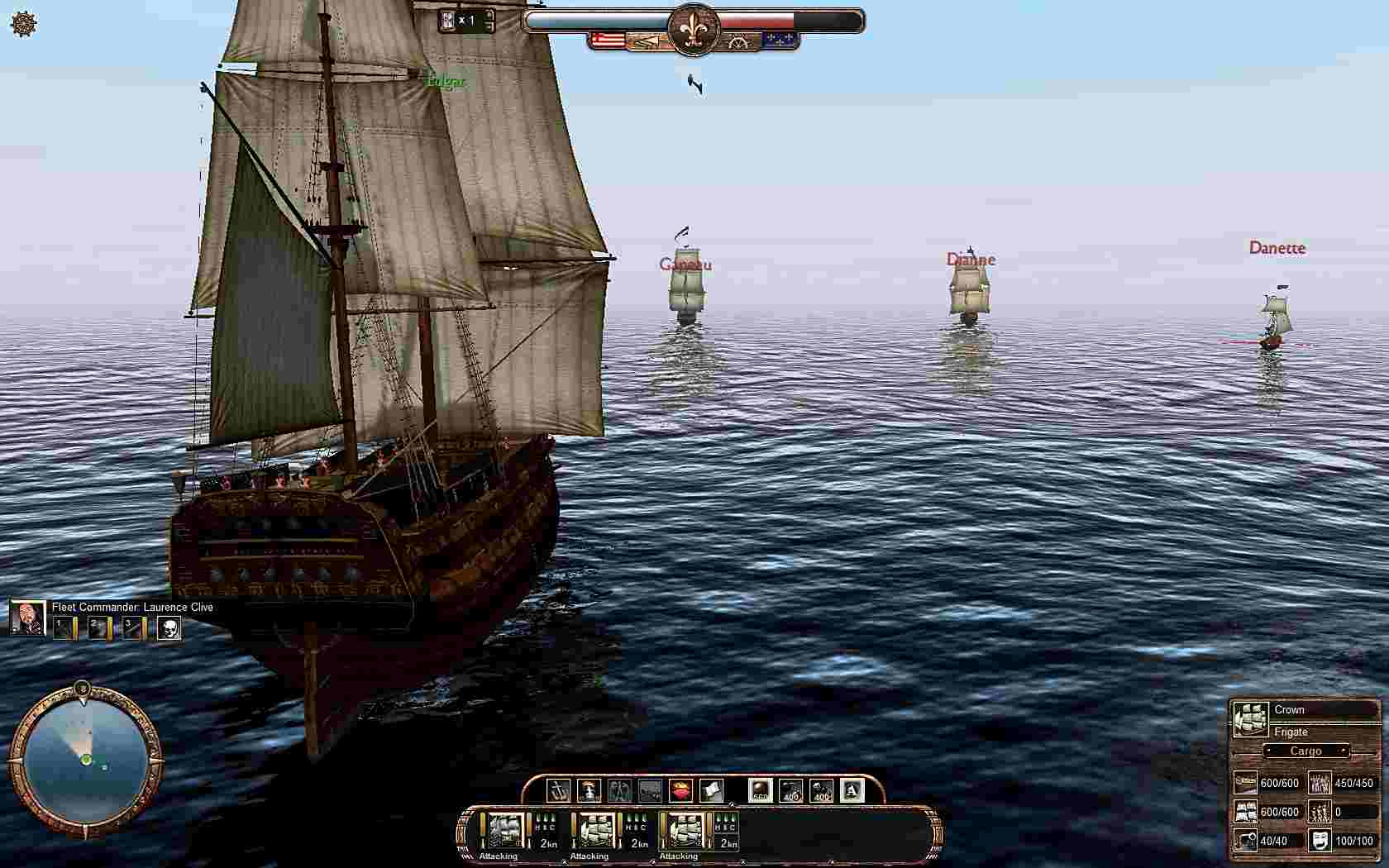Select fleet group 3
Image resolution: width=1389 pixels, height=868 pixels.
[x=133, y=628]
